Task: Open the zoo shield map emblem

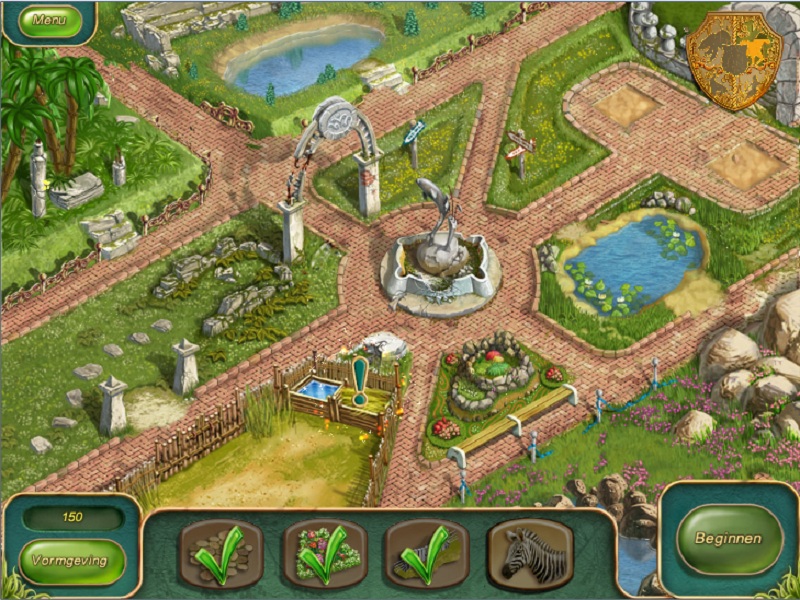Action: (x=735, y=59)
